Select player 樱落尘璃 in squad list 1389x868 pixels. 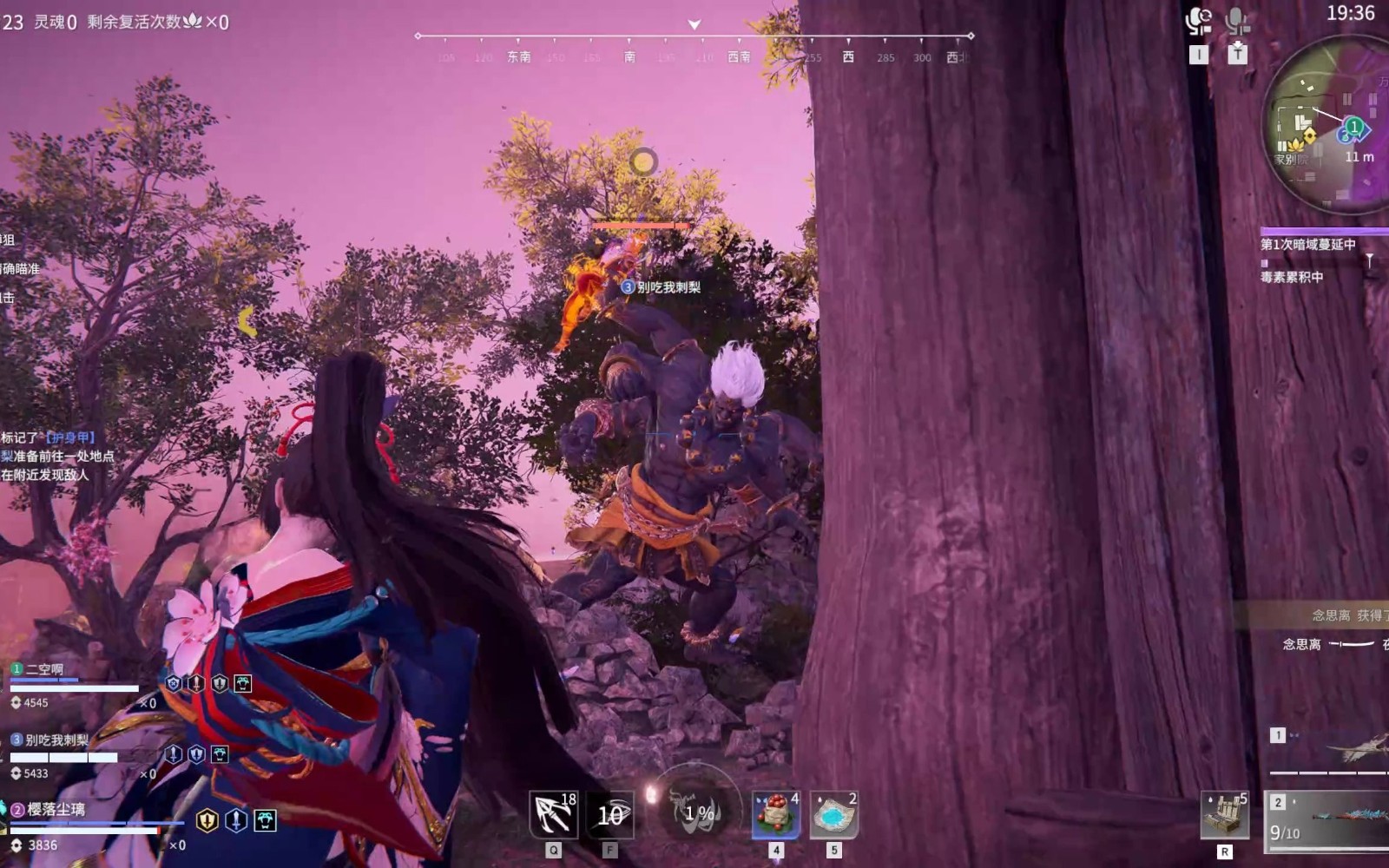pyautogui.click(x=56, y=810)
